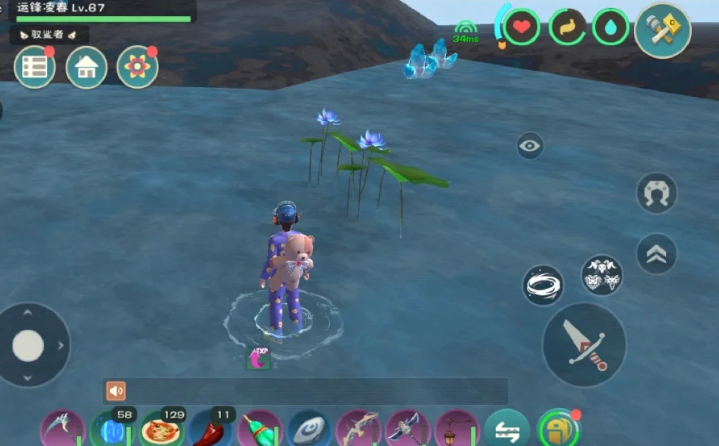Select the green potion bottle slot
Viewport: 719px width, 446px height.
click(x=260, y=431)
